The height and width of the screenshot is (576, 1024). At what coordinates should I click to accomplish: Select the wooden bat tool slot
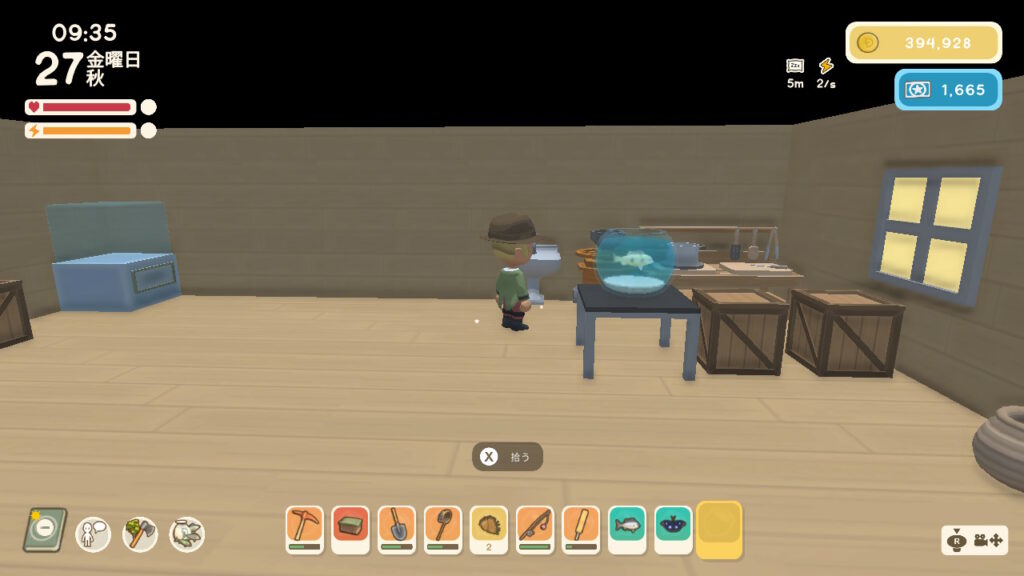(580, 528)
